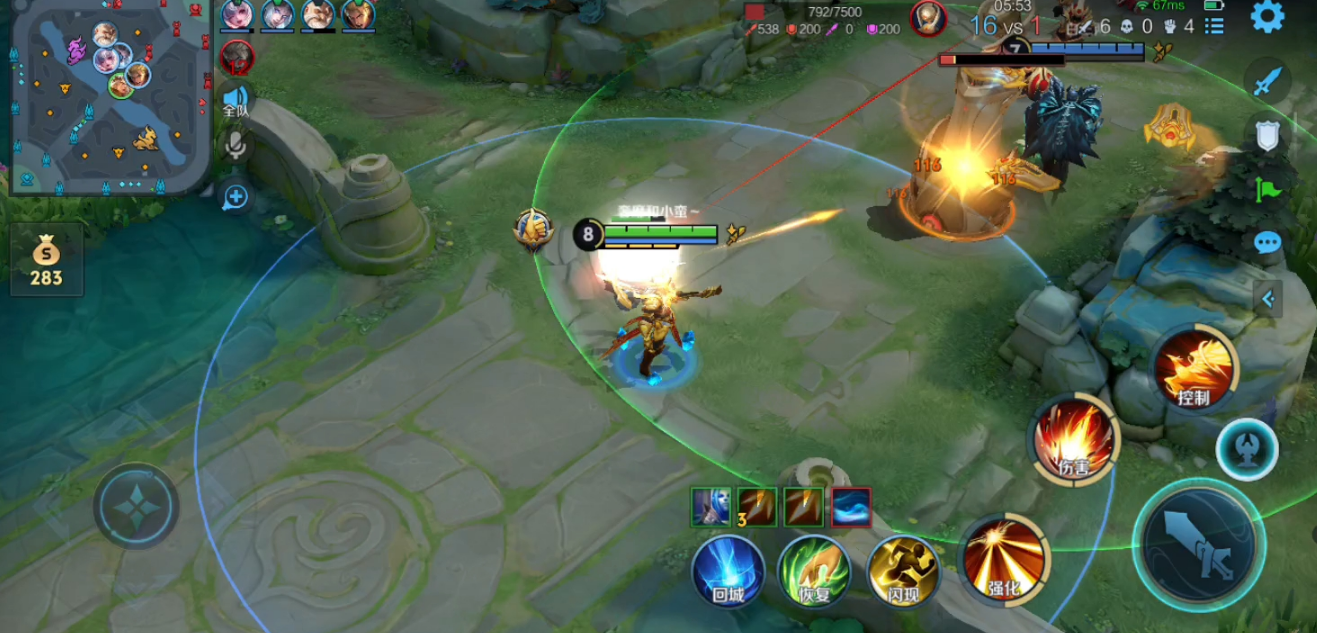Image resolution: width=1317 pixels, height=633 pixels.
Task: Open the shop via the gold counter
Action: [x=46, y=260]
